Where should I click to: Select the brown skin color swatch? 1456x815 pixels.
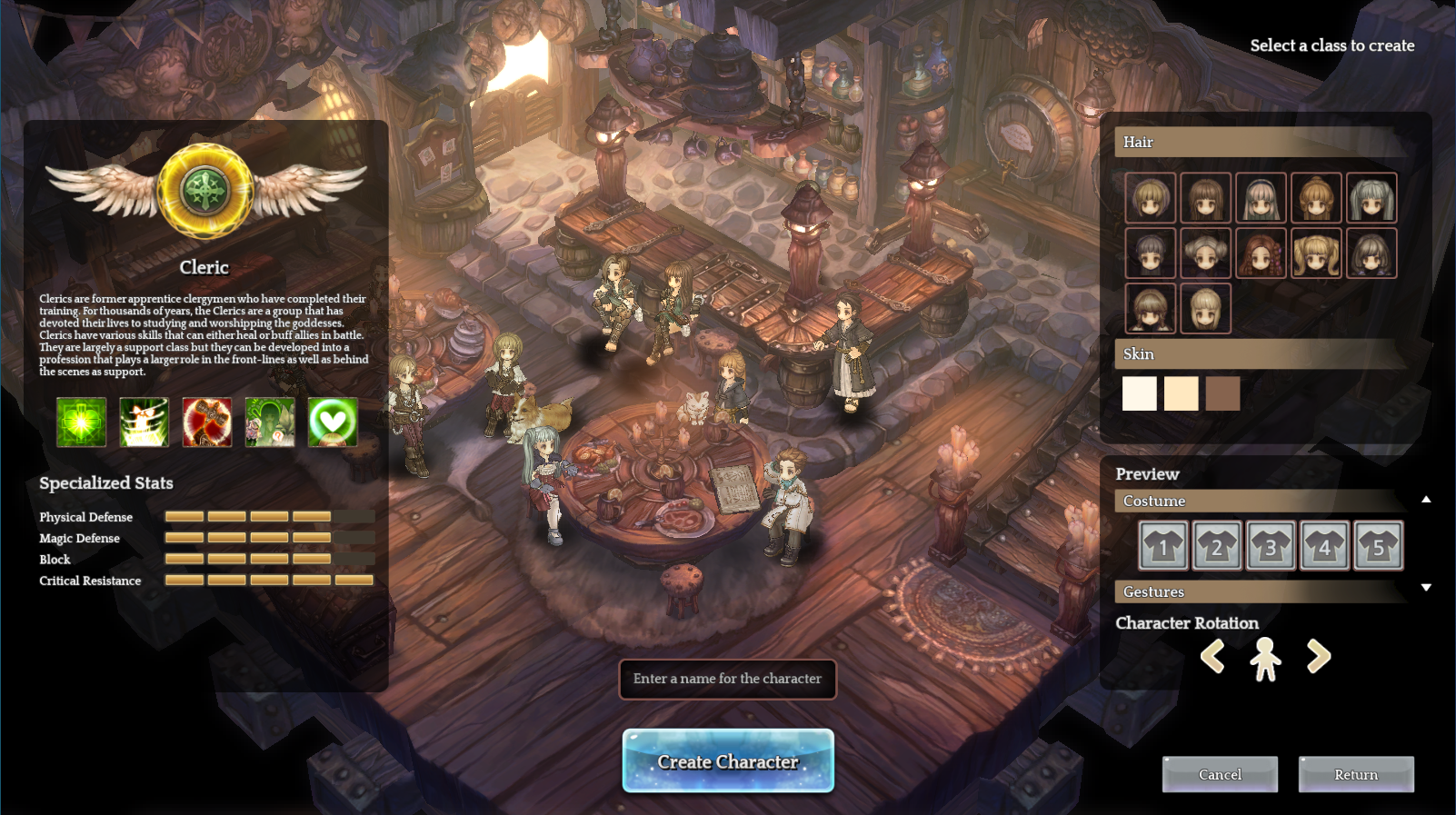coord(1222,393)
